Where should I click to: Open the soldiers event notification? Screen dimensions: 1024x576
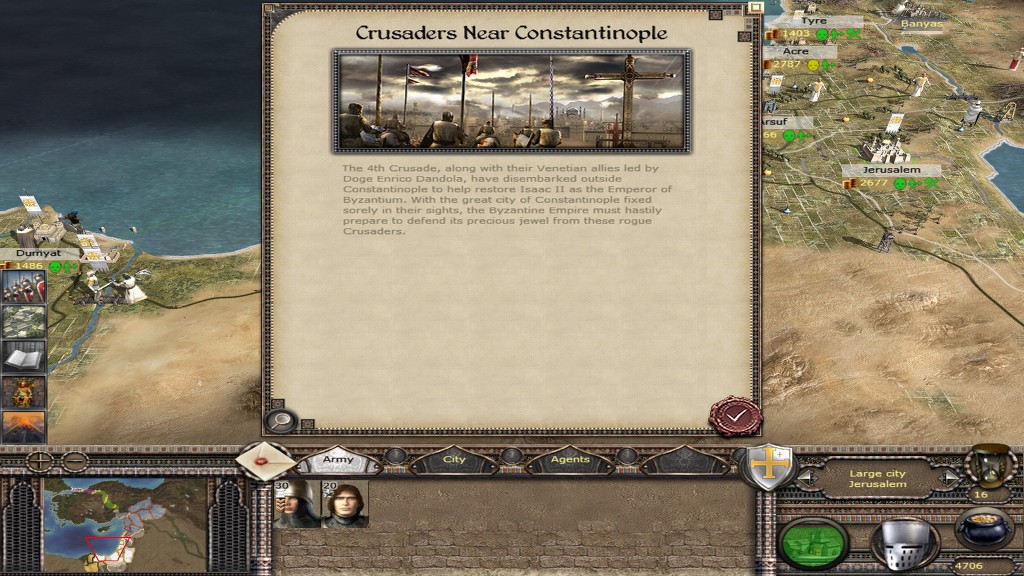click(24, 287)
